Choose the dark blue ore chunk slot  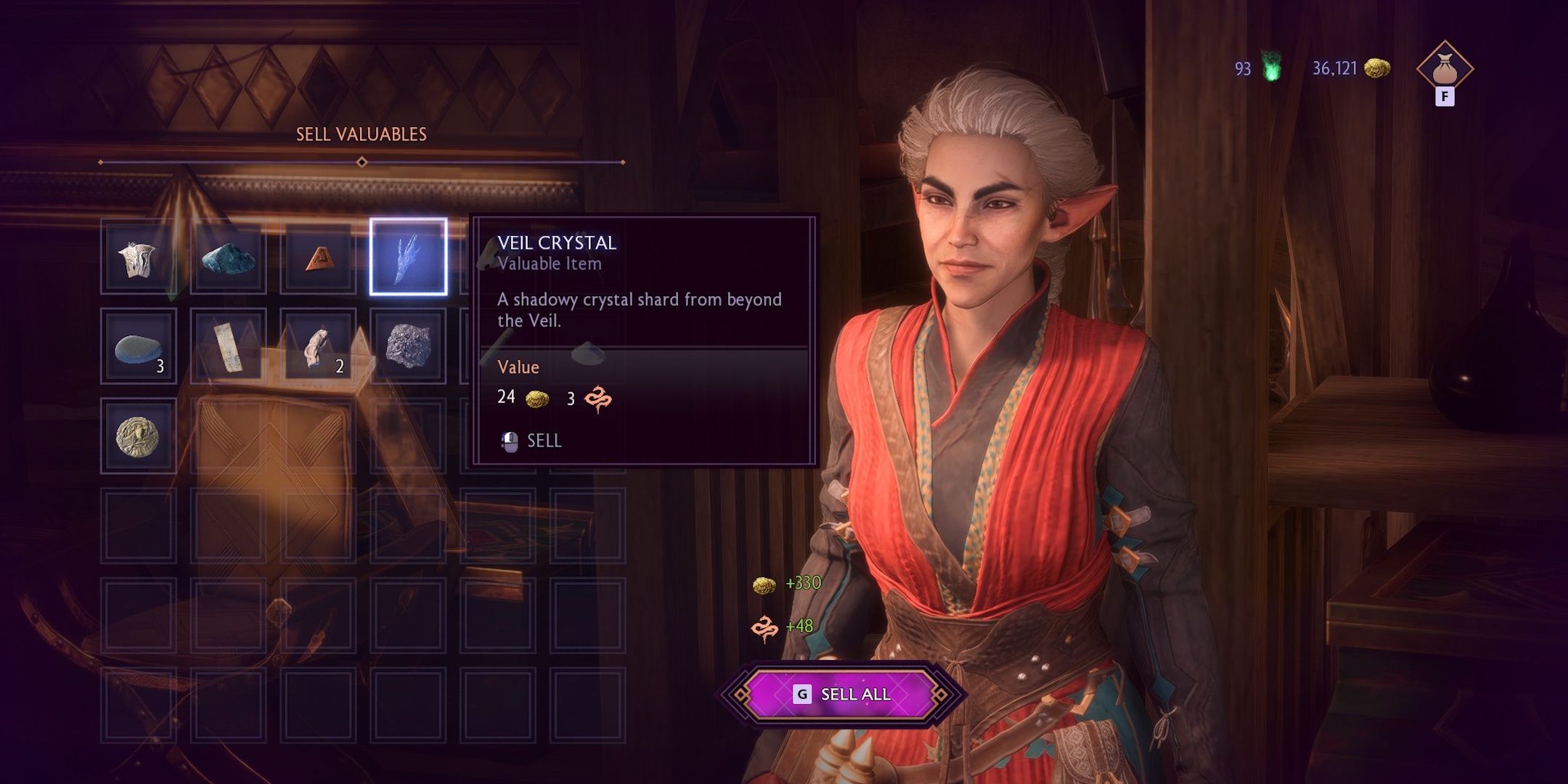[x=228, y=257]
